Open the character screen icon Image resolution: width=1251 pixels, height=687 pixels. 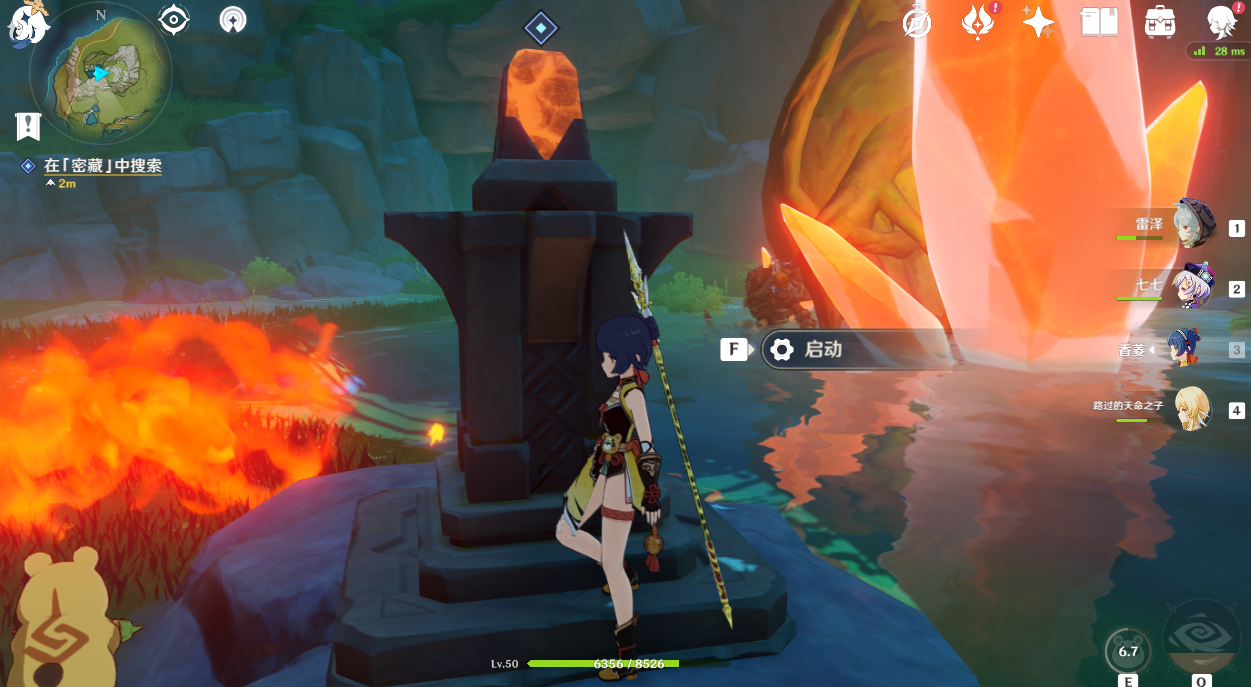pos(1221,21)
